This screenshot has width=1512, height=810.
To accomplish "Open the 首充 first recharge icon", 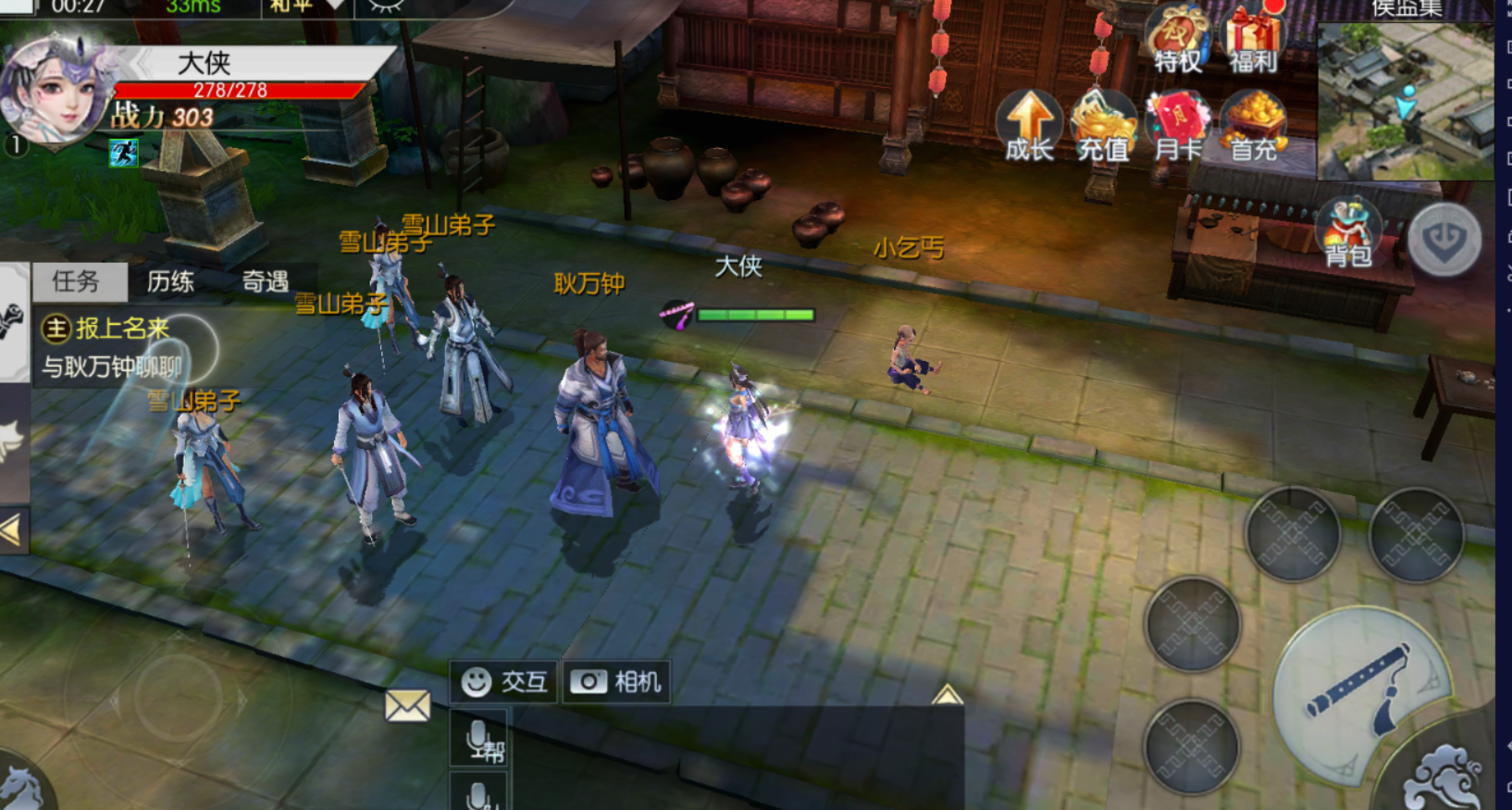I will (x=1254, y=127).
